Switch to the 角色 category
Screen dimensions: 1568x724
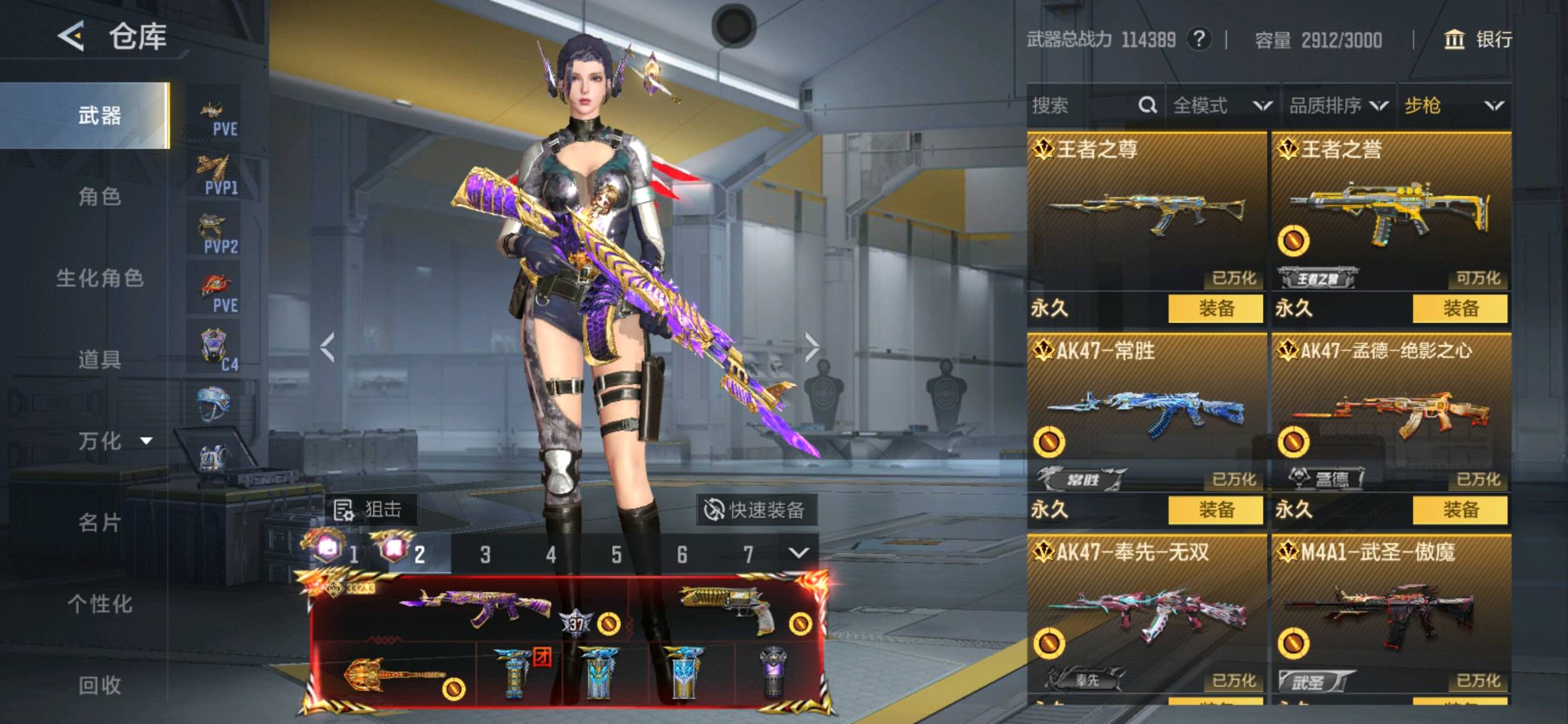tap(99, 196)
